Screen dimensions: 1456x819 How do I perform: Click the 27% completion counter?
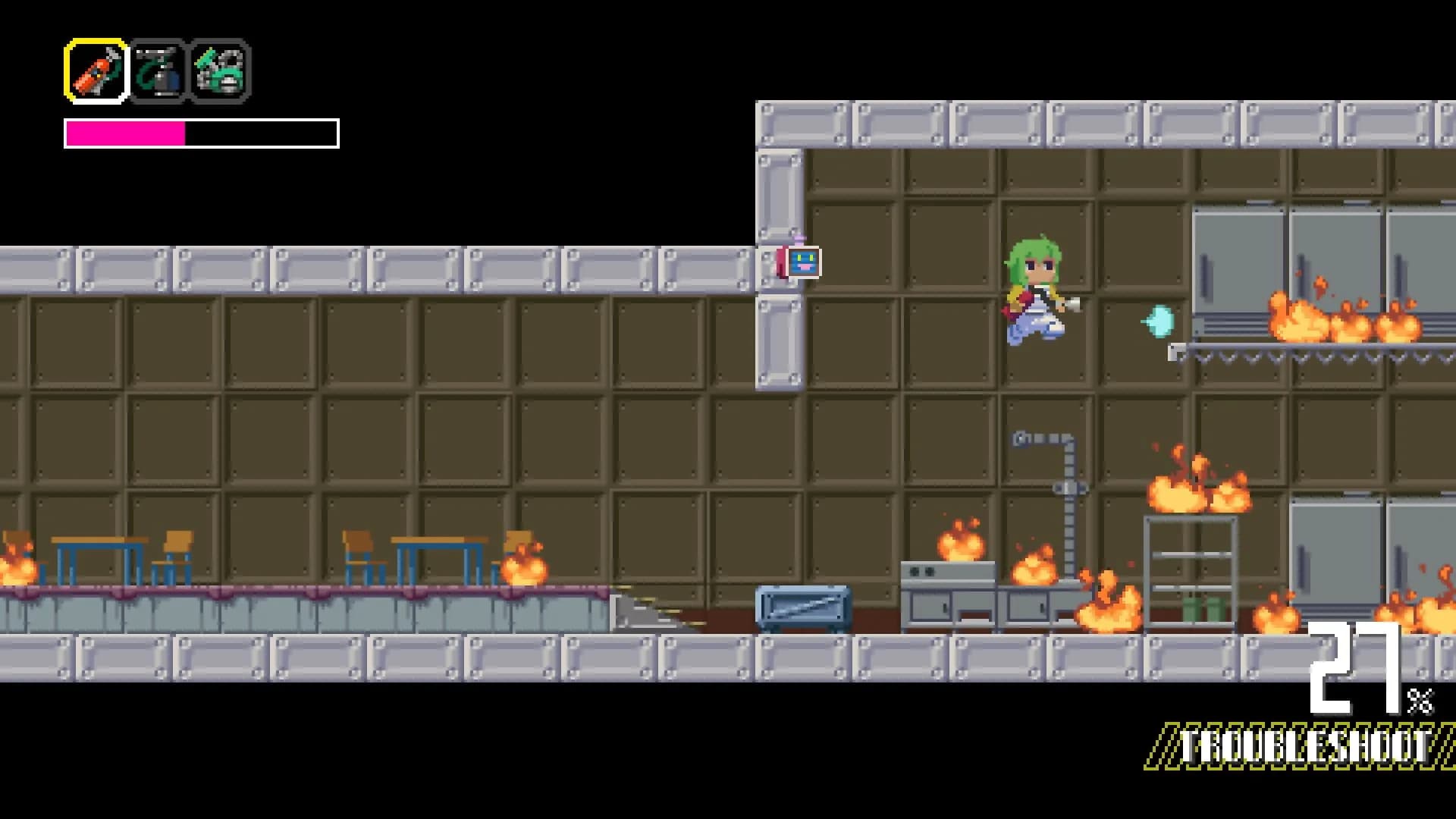tap(1365, 679)
